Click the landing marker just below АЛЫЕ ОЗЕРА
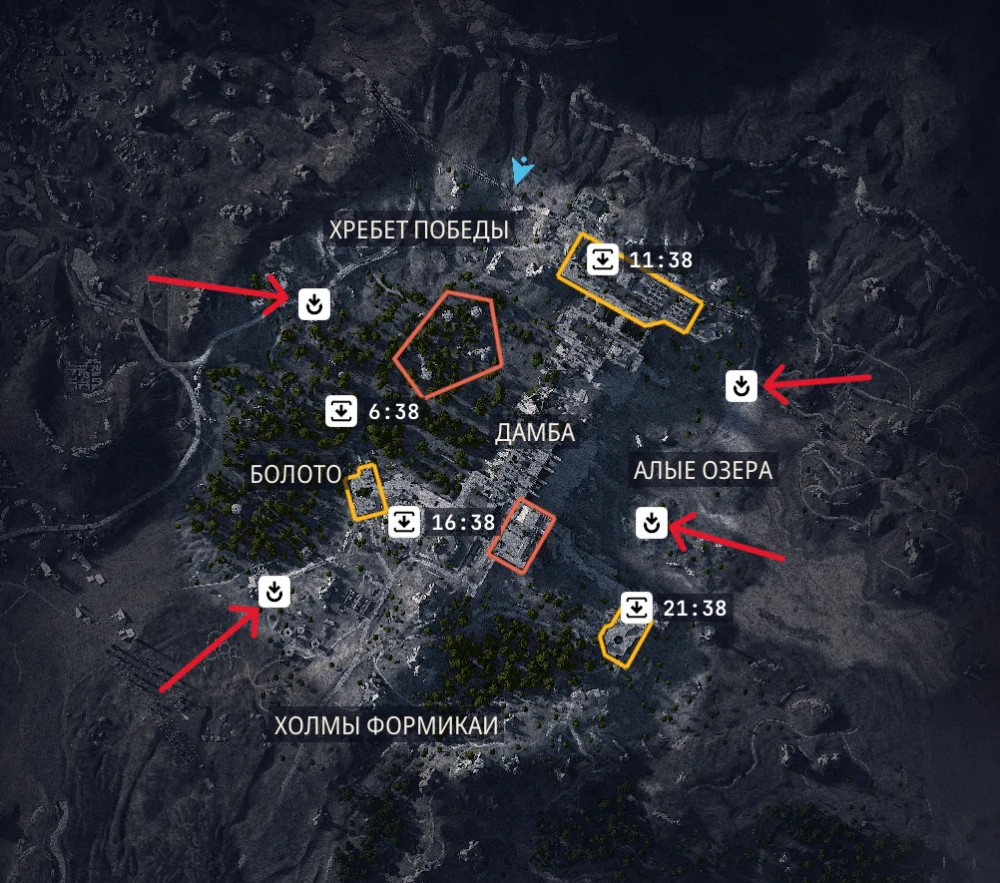The width and height of the screenshot is (1000, 883). (651, 521)
